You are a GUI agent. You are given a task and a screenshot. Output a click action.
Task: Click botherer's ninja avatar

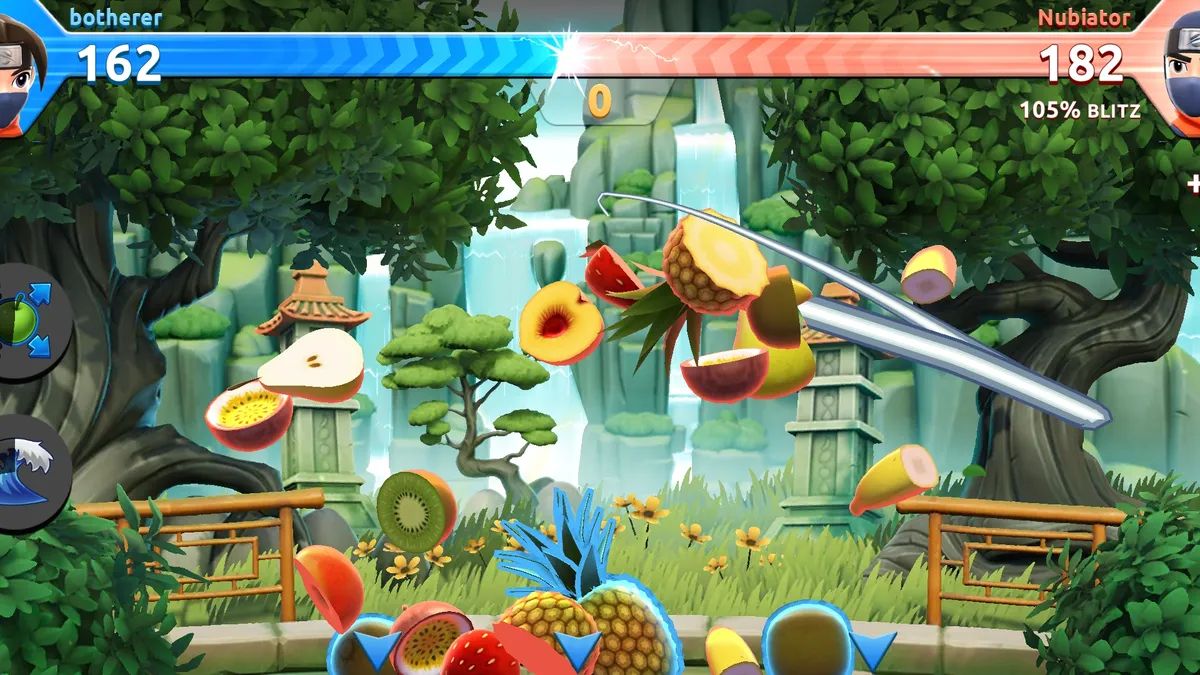[x=22, y=62]
